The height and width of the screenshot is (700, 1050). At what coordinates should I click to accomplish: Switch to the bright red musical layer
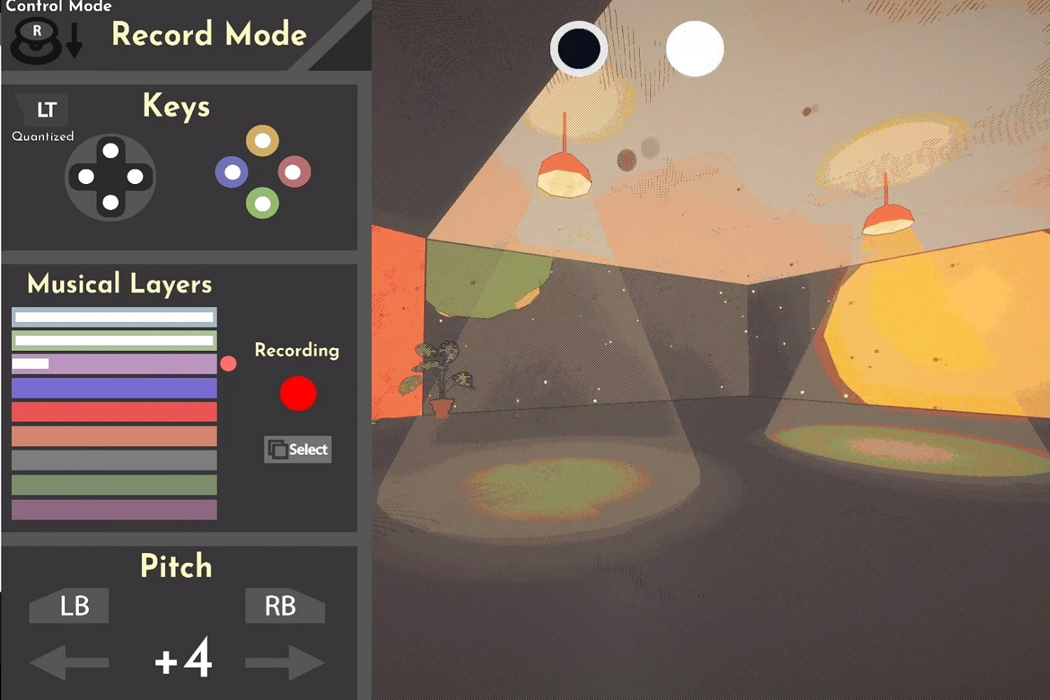(x=114, y=412)
